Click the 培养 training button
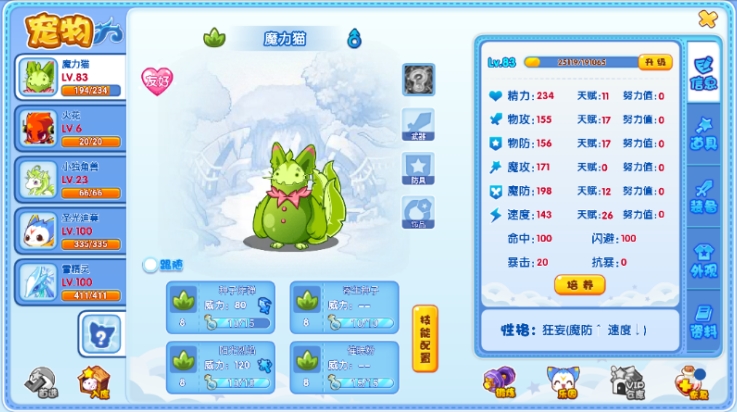The image size is (737, 412). (580, 285)
